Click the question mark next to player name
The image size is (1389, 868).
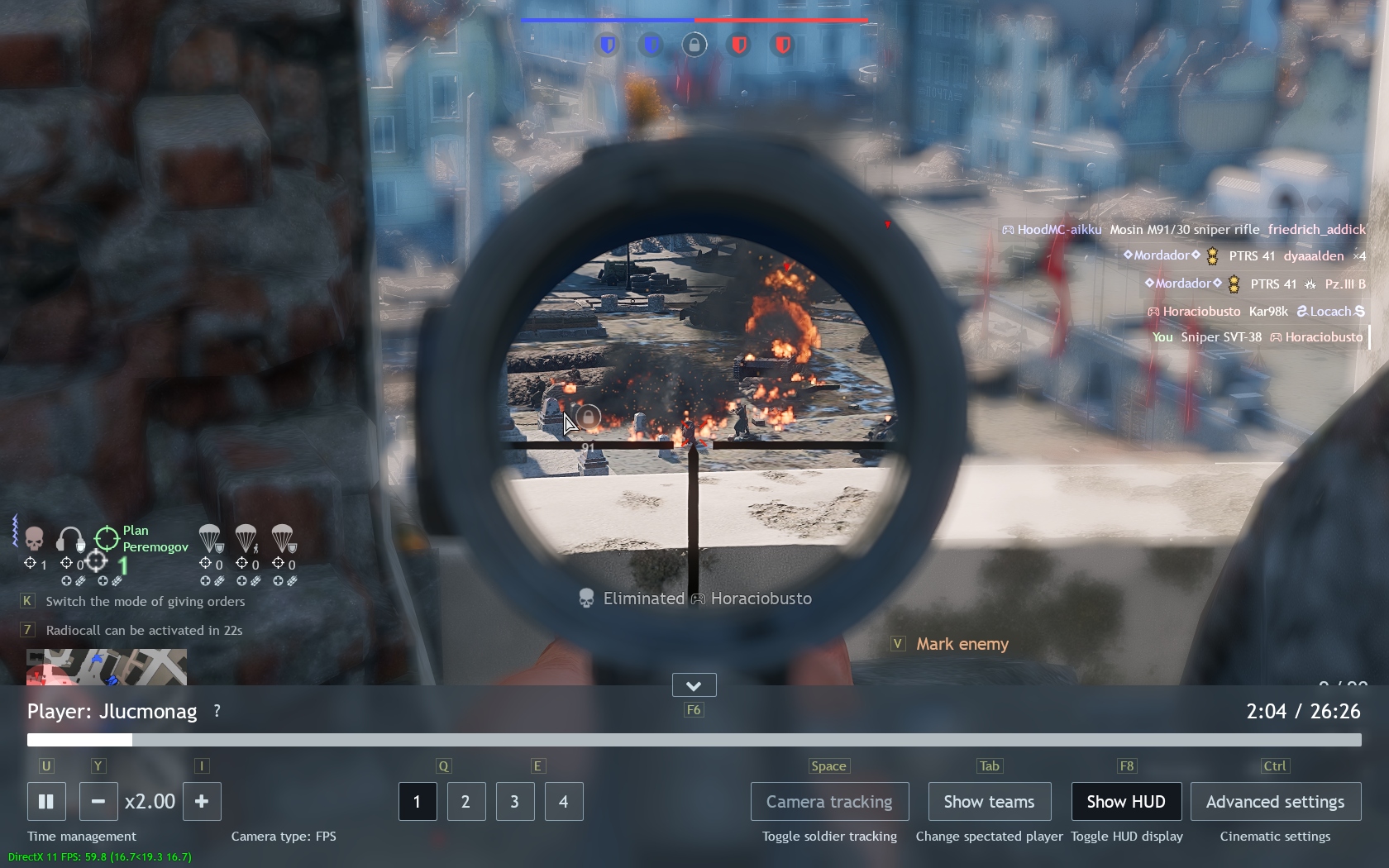coord(217,711)
